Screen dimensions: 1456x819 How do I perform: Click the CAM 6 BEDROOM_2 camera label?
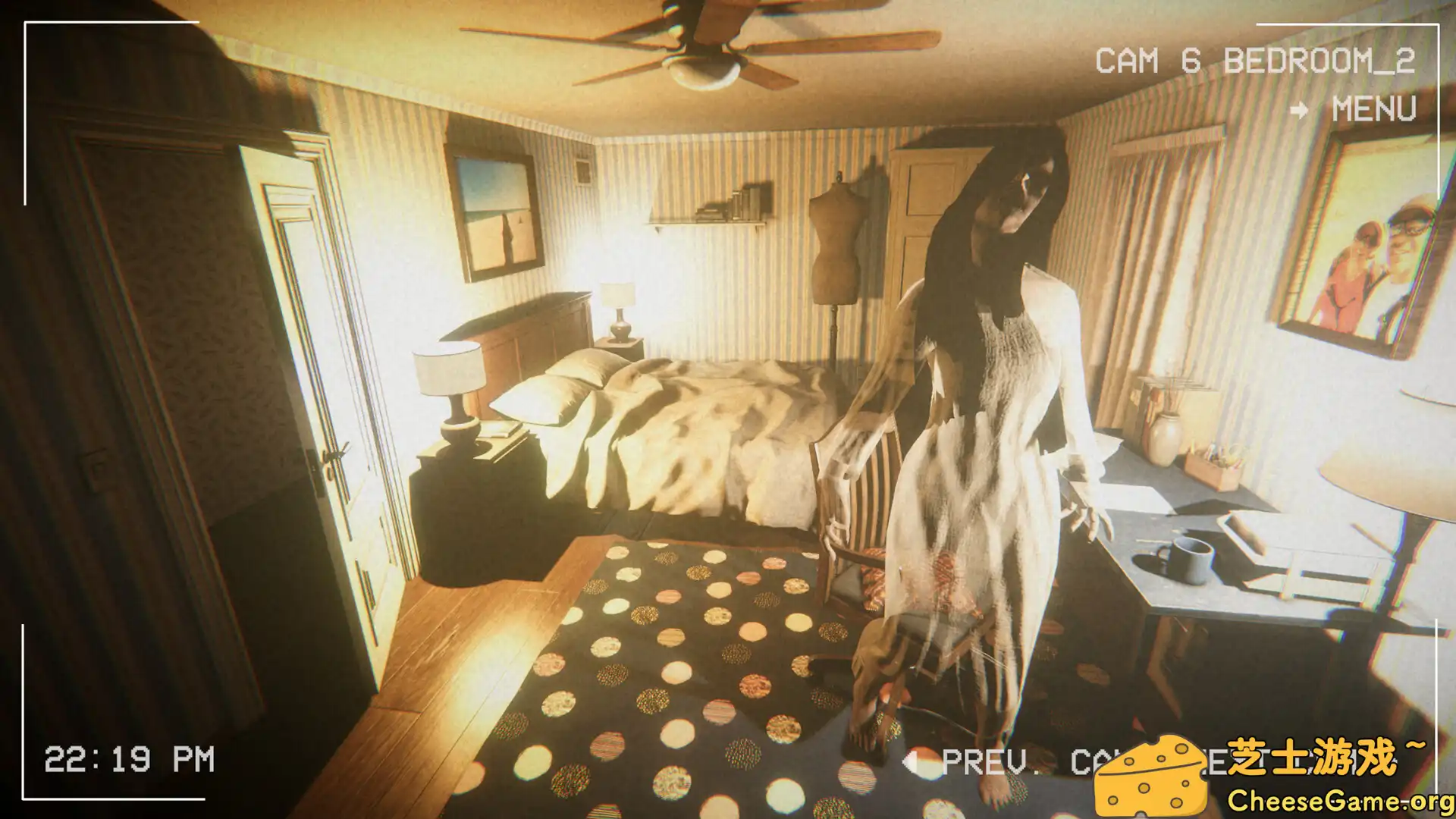tap(1257, 61)
